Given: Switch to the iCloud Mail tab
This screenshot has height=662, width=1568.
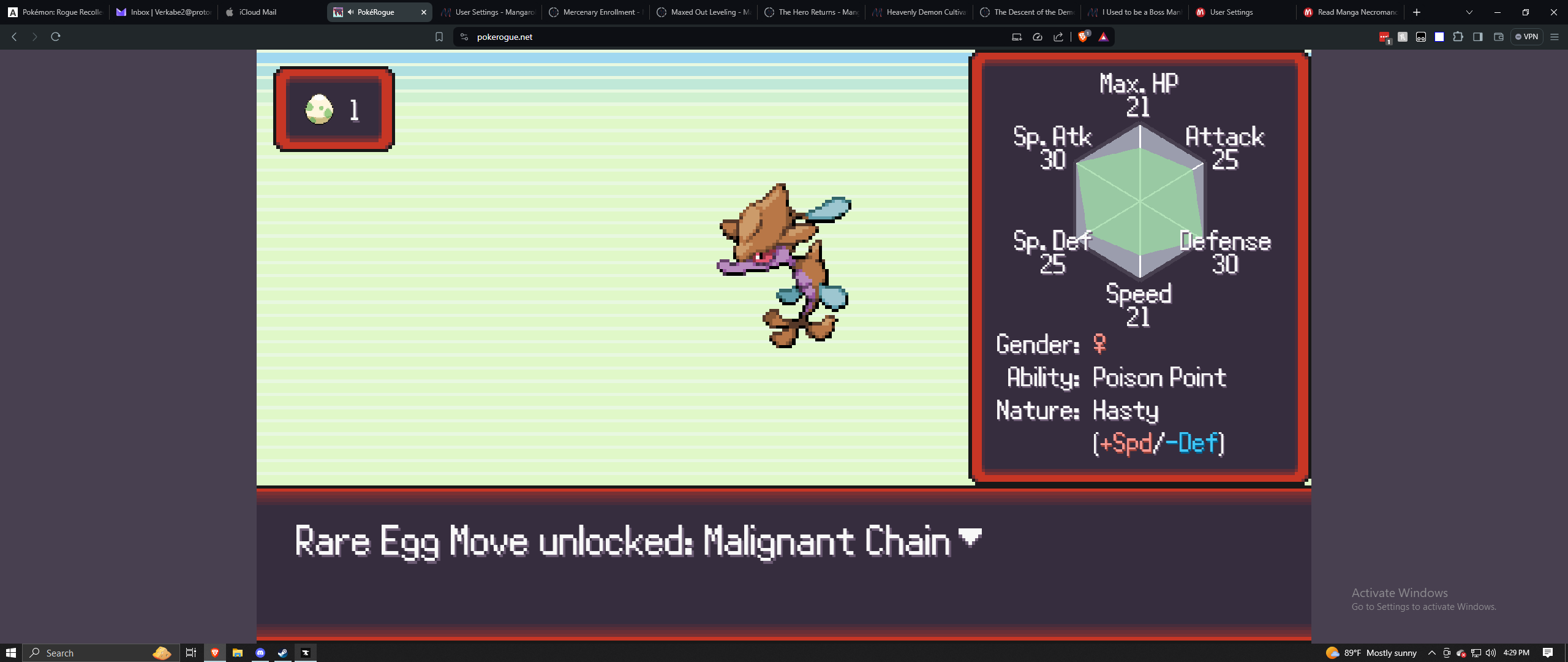Looking at the screenshot, I should coord(257,12).
